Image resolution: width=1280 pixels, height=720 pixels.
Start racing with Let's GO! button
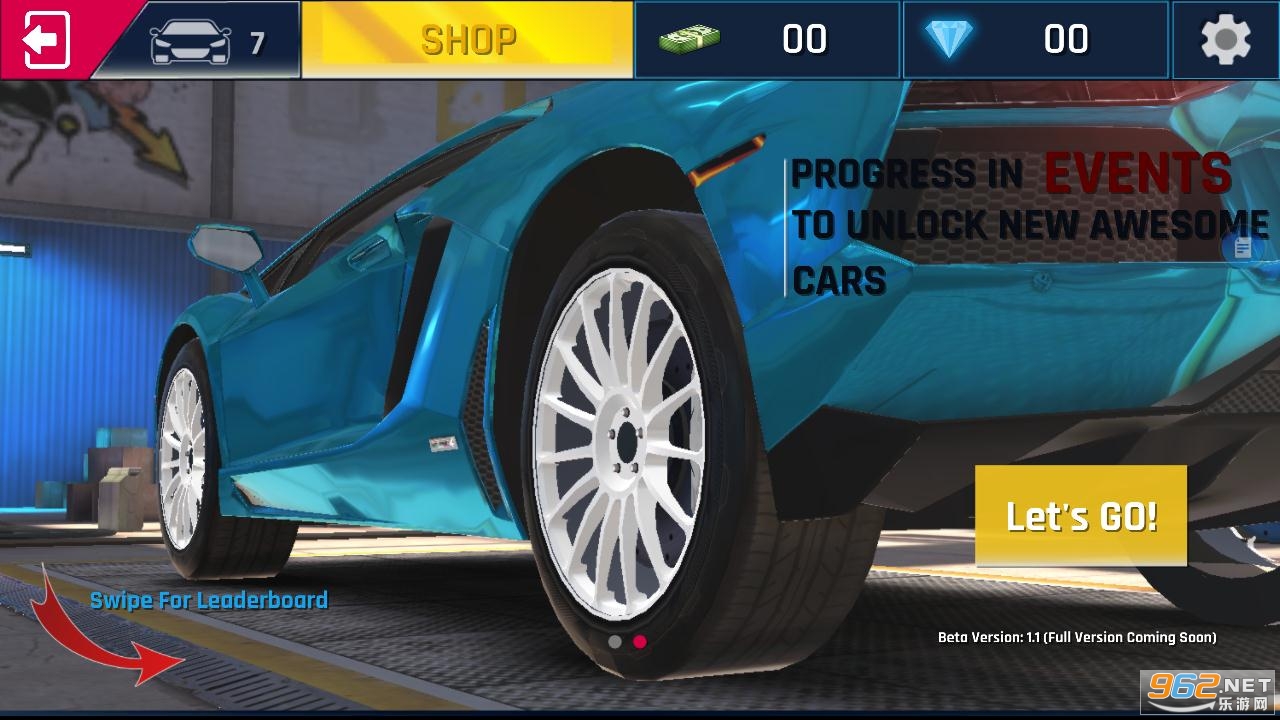[x=1081, y=516]
